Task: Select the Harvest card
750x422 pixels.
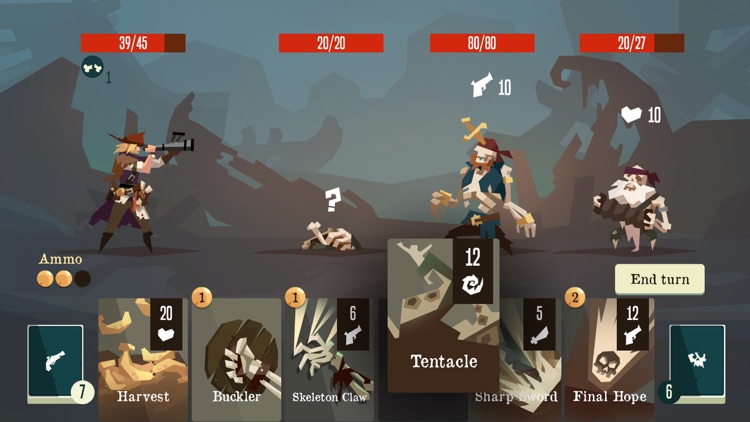Action: point(142,358)
